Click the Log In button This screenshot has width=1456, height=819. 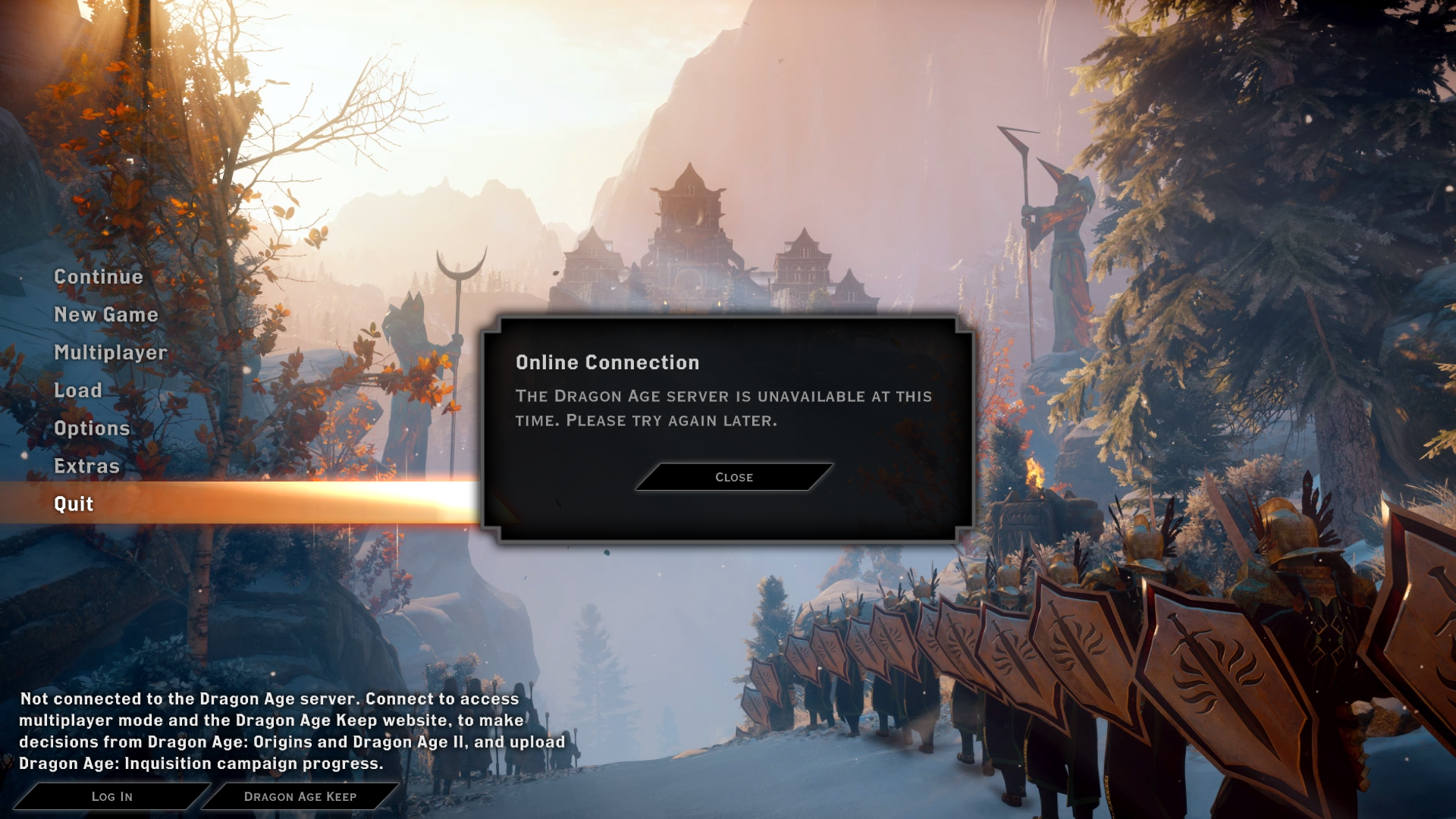click(x=112, y=796)
